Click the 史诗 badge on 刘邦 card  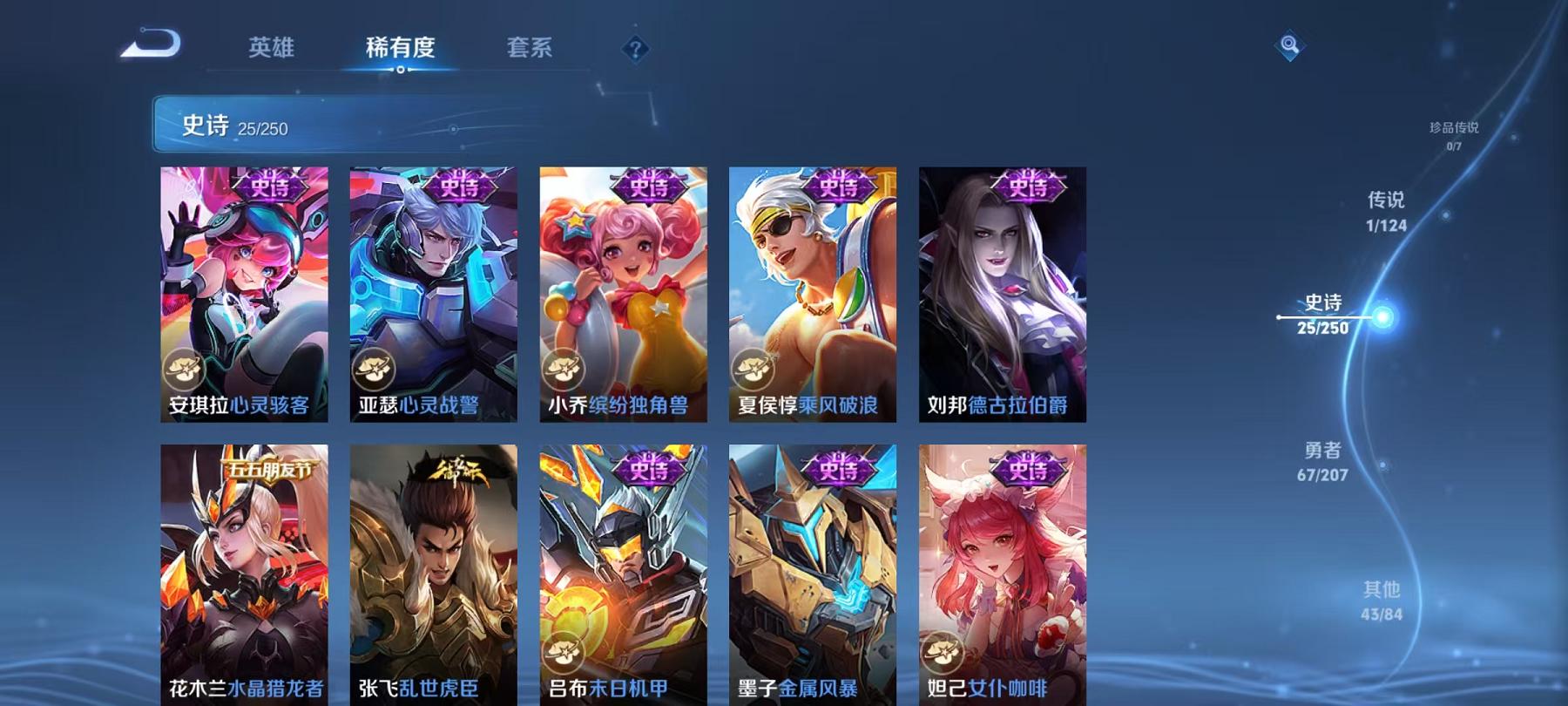1026,184
